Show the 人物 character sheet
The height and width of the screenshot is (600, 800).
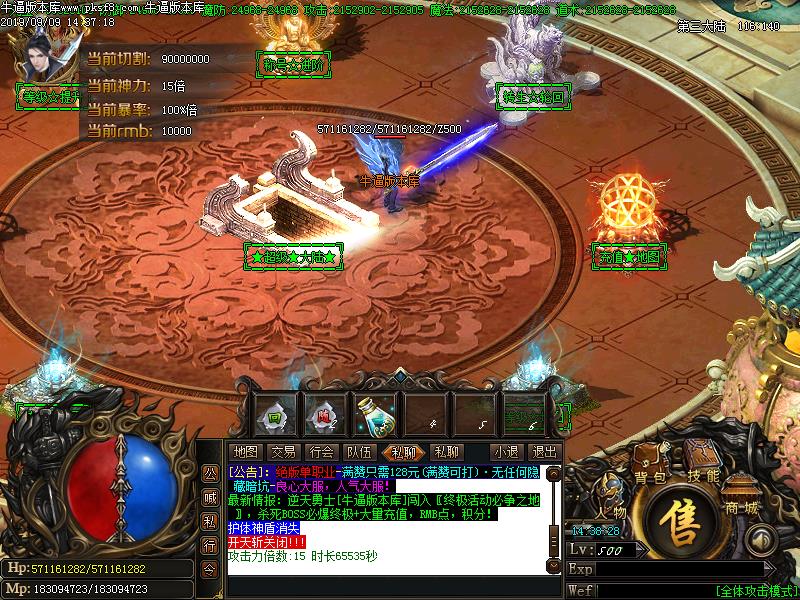612,492
